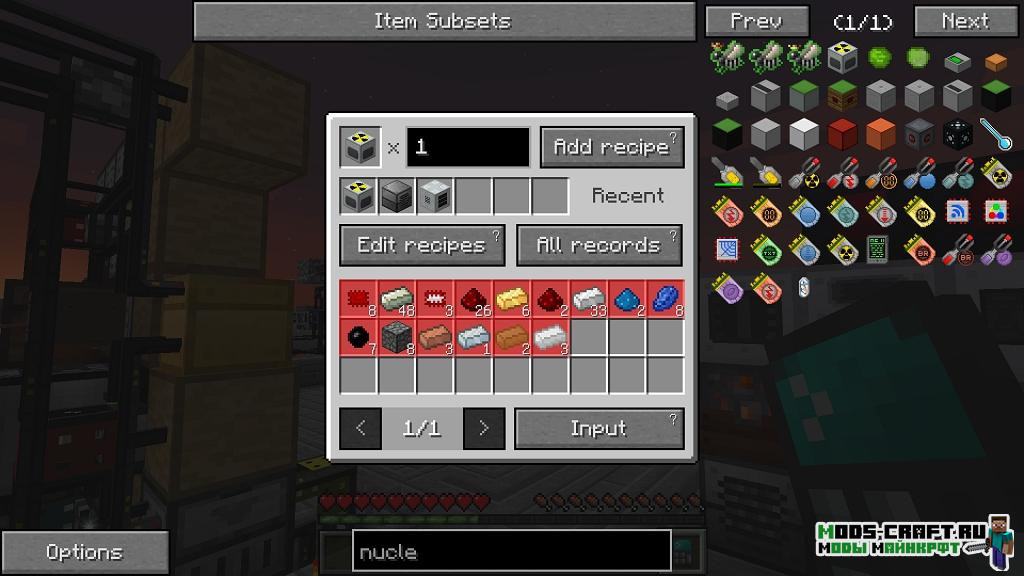
Task: Open Edit recipes
Action: [x=422, y=245]
